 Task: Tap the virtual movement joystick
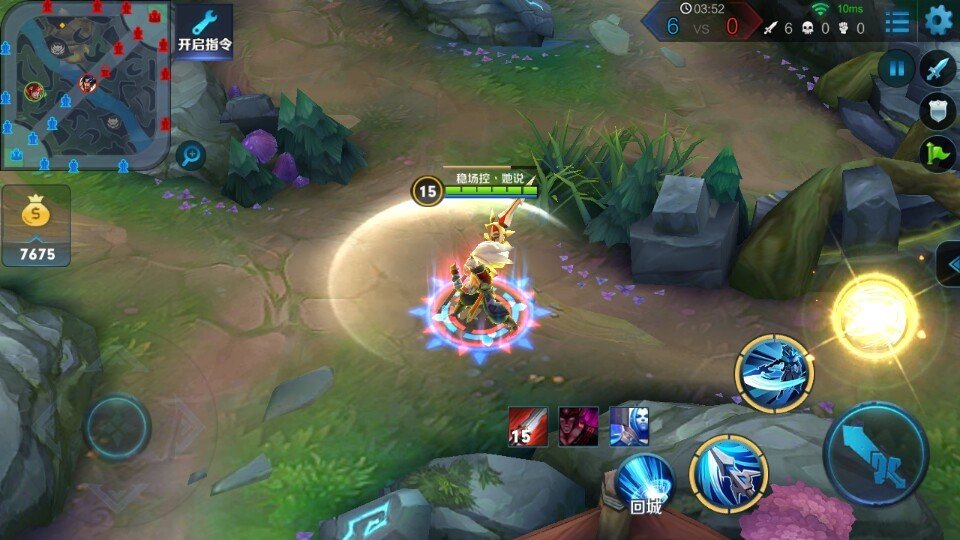point(117,427)
